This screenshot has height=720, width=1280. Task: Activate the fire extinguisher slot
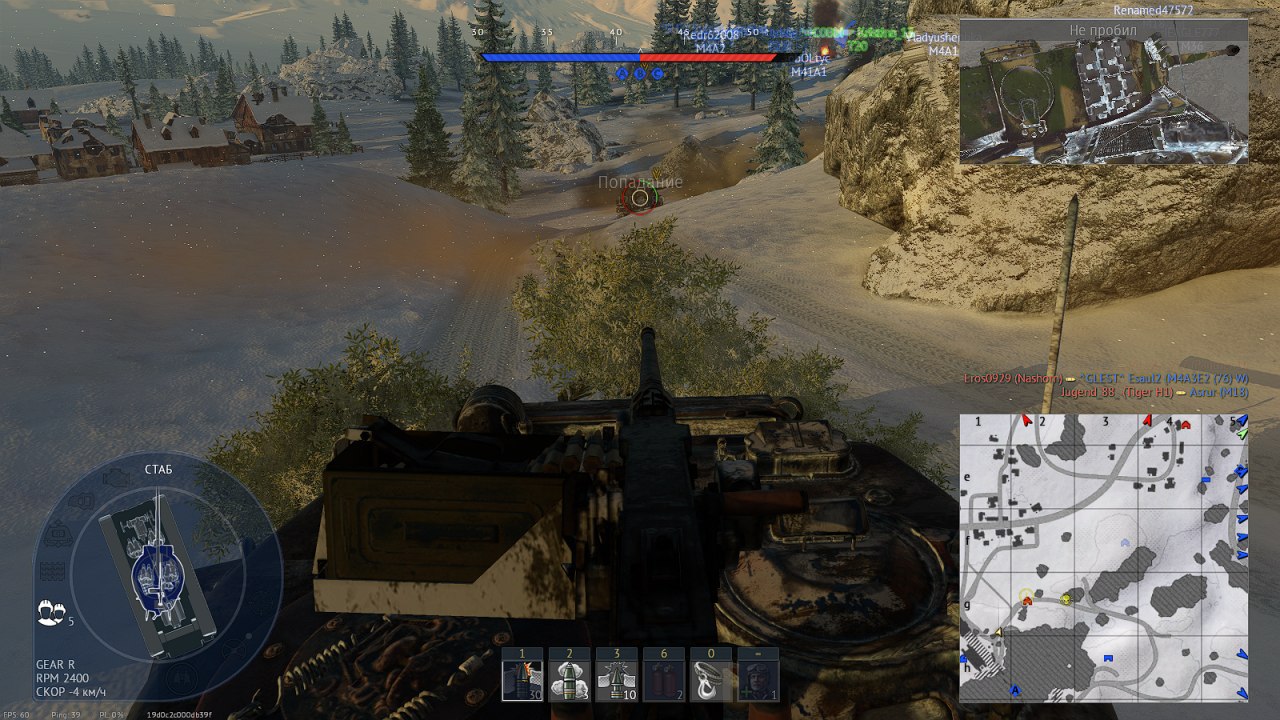(663, 680)
